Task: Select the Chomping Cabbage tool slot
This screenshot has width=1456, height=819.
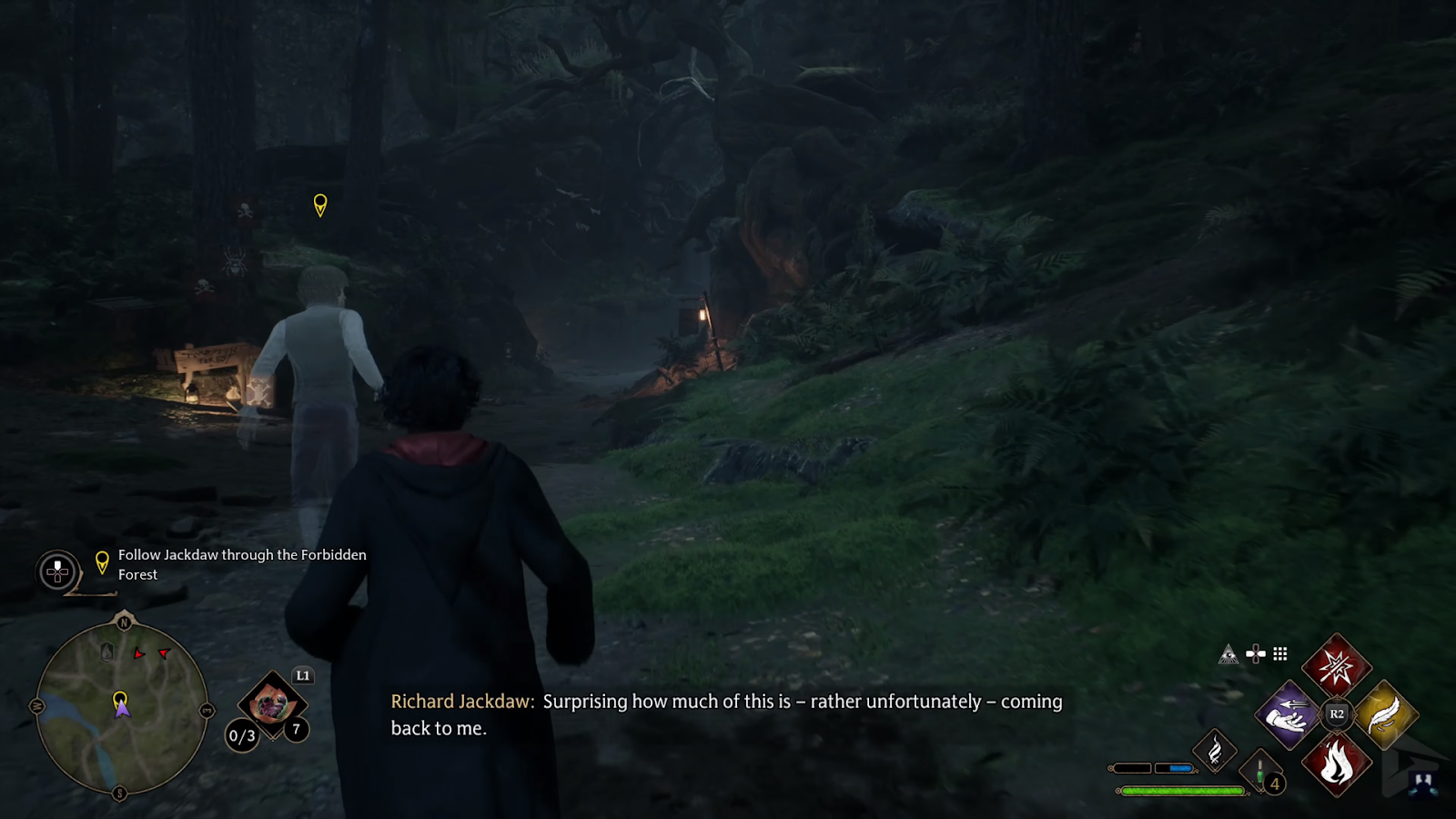Action: coord(270,703)
